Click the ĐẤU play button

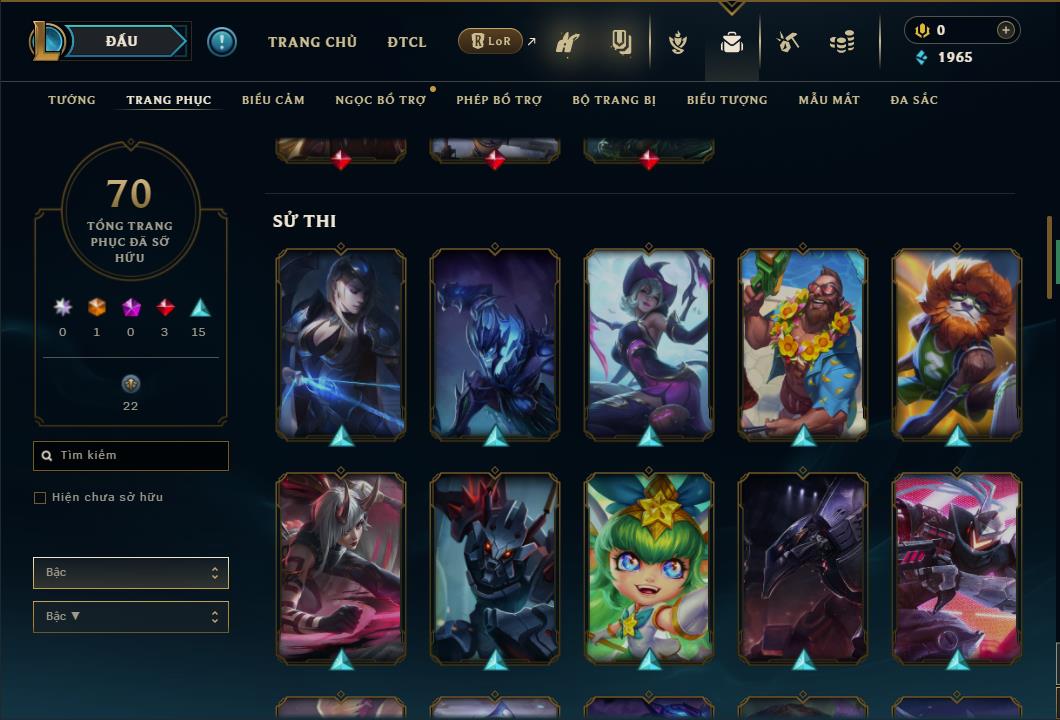121,41
